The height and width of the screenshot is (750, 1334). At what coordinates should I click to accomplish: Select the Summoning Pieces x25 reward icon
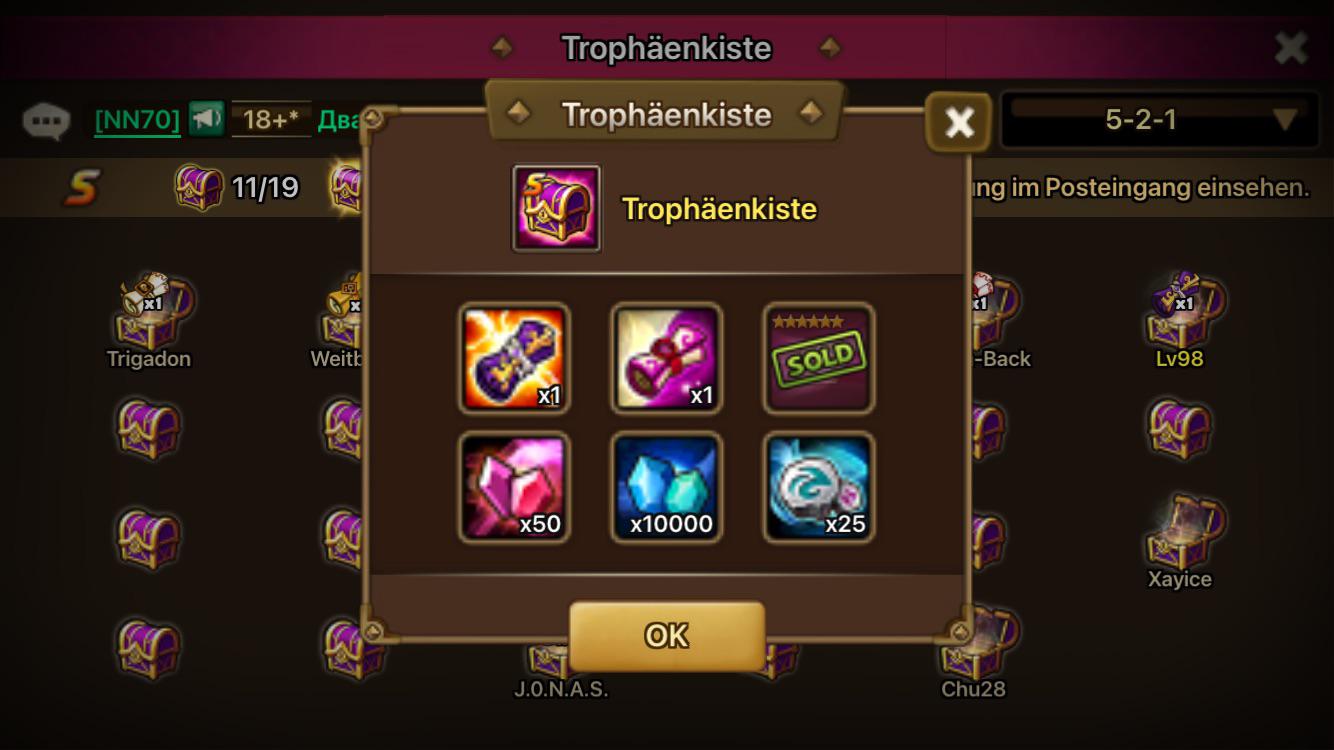(x=817, y=487)
